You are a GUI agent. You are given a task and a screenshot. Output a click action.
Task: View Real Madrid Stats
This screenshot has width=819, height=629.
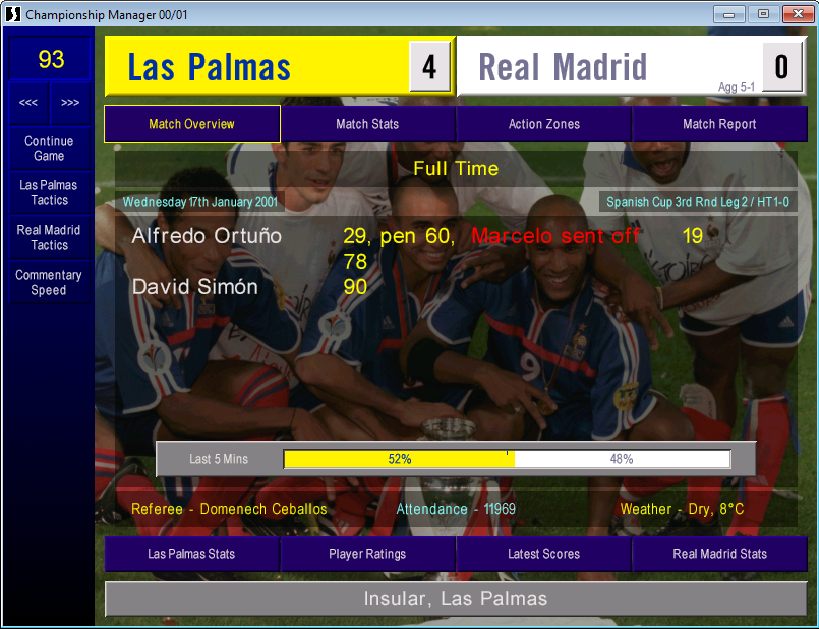tap(720, 554)
